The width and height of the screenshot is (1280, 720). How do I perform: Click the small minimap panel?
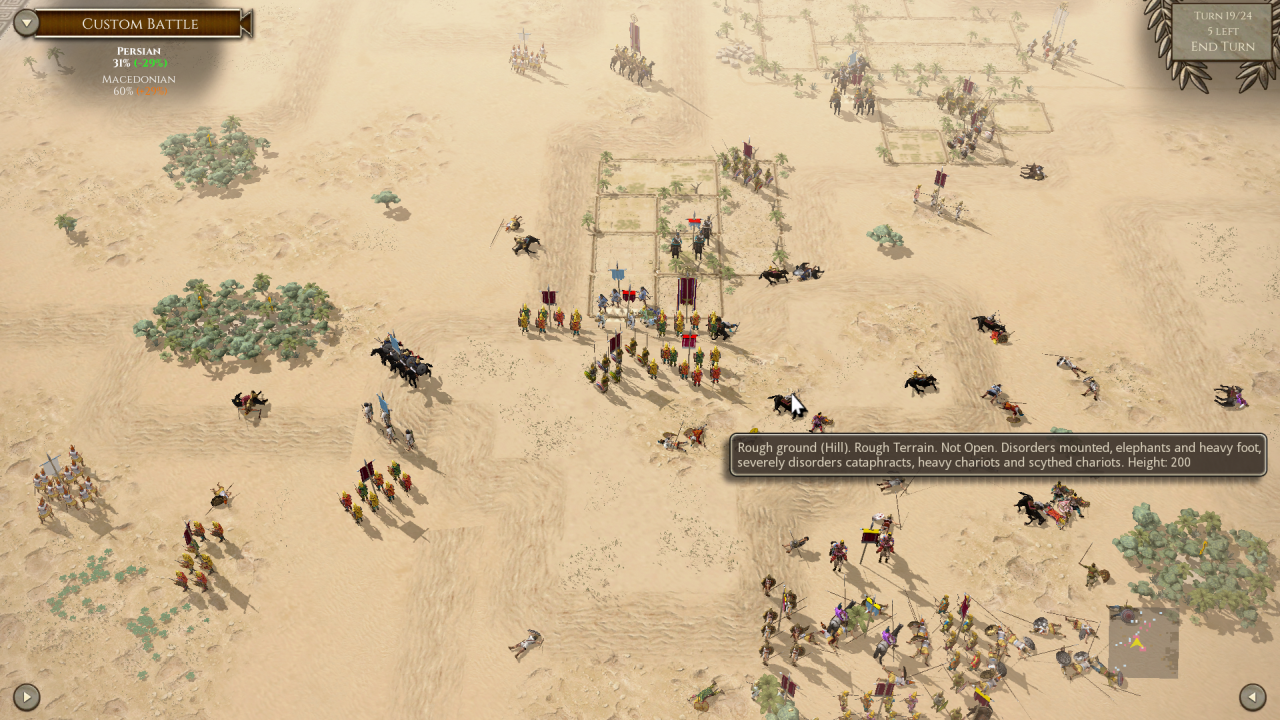click(x=1142, y=642)
